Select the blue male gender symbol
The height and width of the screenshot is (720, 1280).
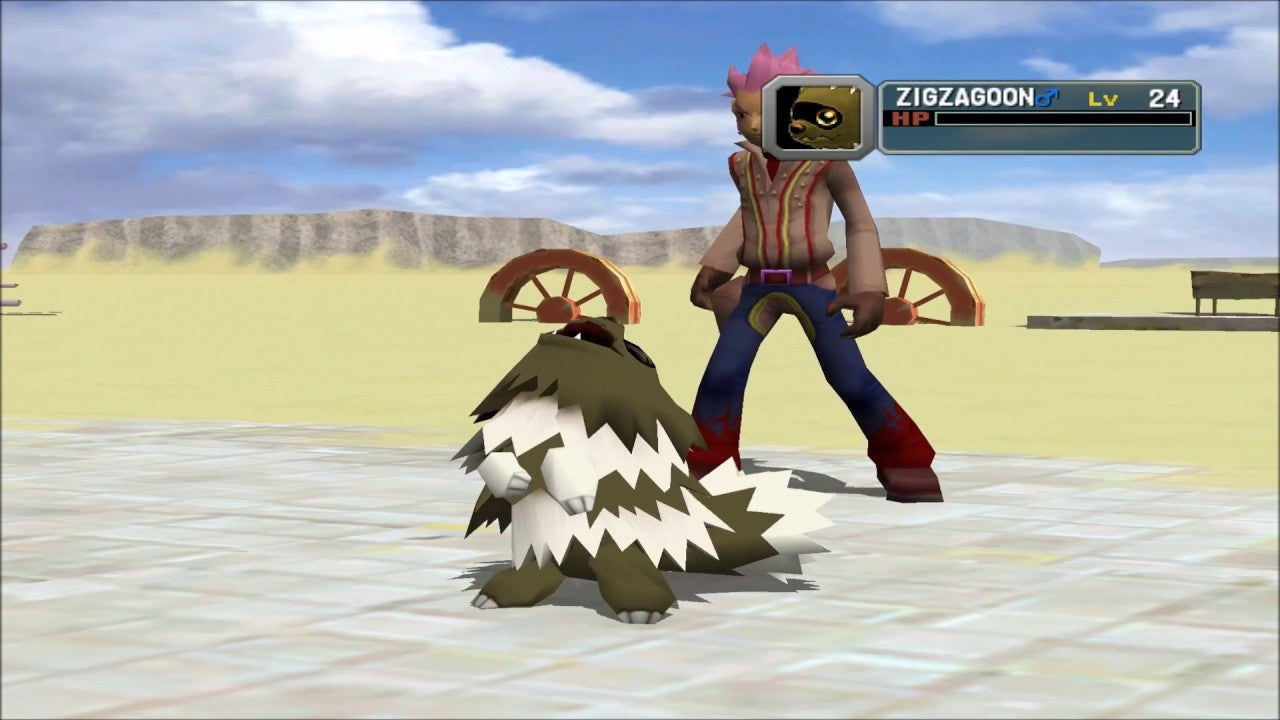[1046, 95]
